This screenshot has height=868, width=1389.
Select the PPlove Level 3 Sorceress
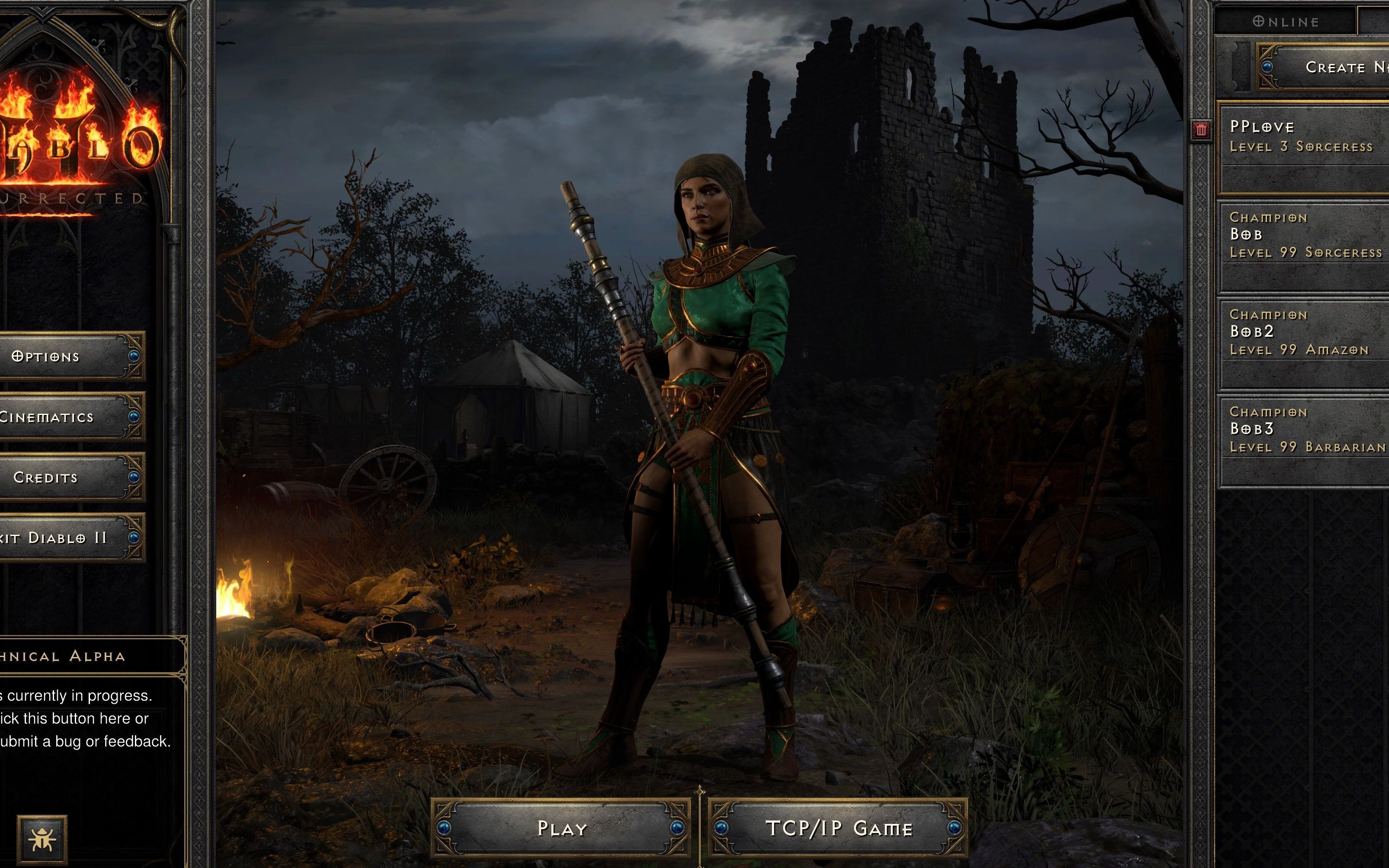click(1303, 147)
